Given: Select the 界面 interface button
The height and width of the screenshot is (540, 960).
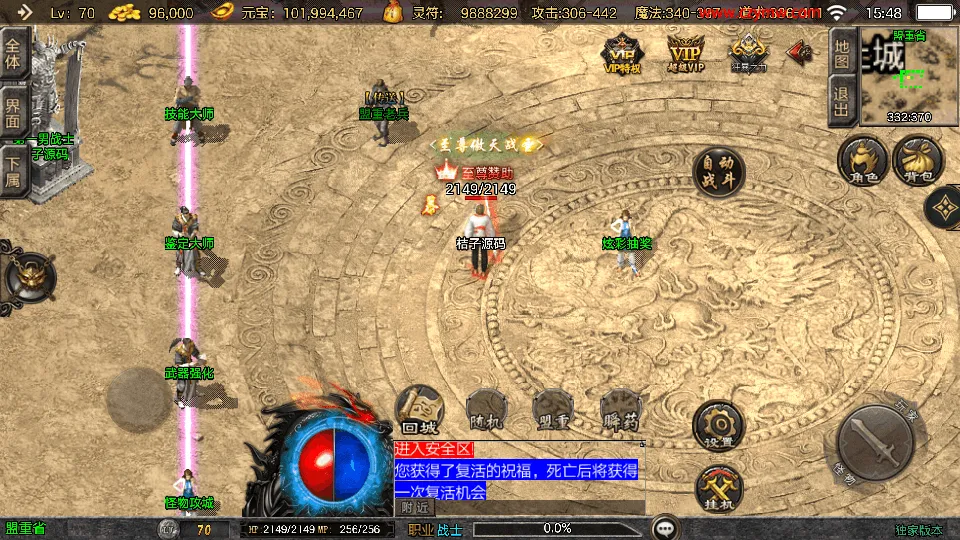Looking at the screenshot, I should pos(13,111).
